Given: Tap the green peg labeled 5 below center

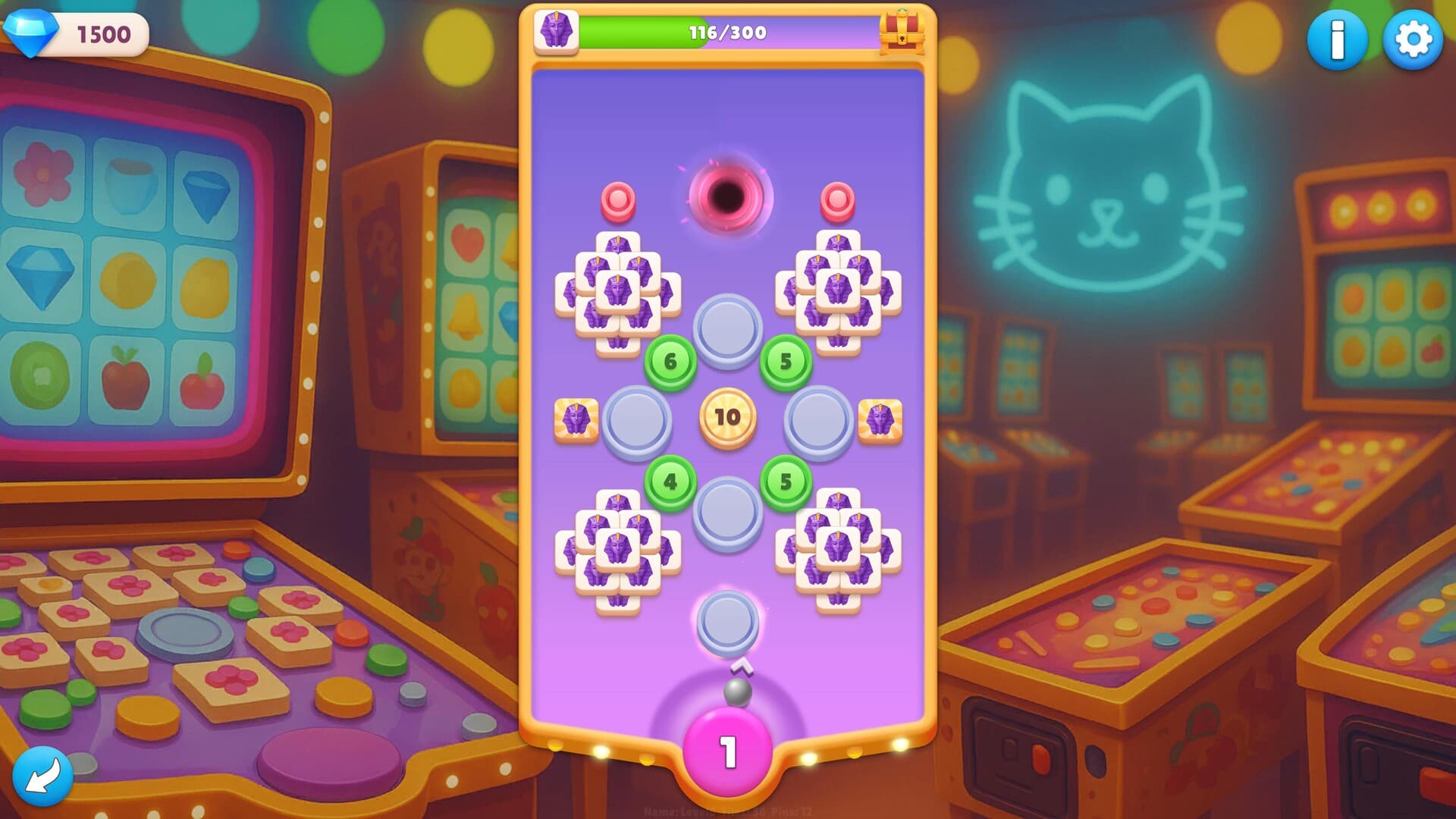Looking at the screenshot, I should 783,482.
